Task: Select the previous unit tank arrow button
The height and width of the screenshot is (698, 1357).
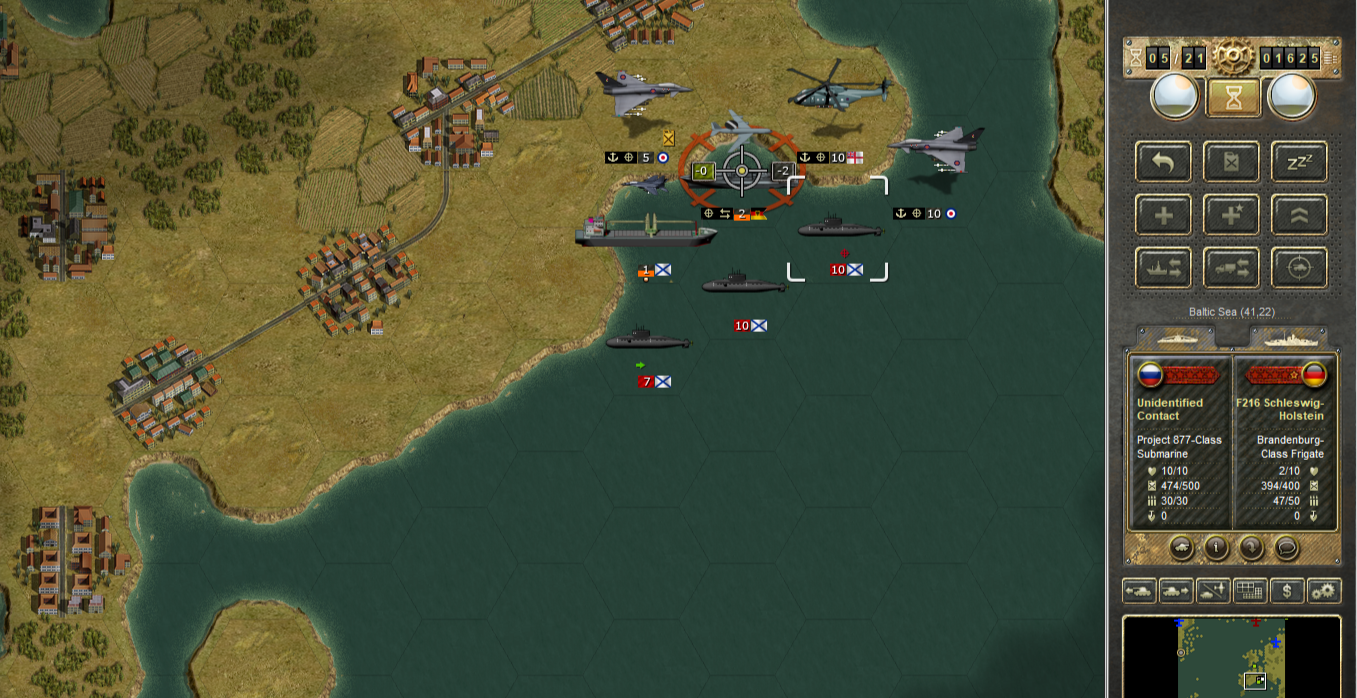Action: click(1140, 591)
